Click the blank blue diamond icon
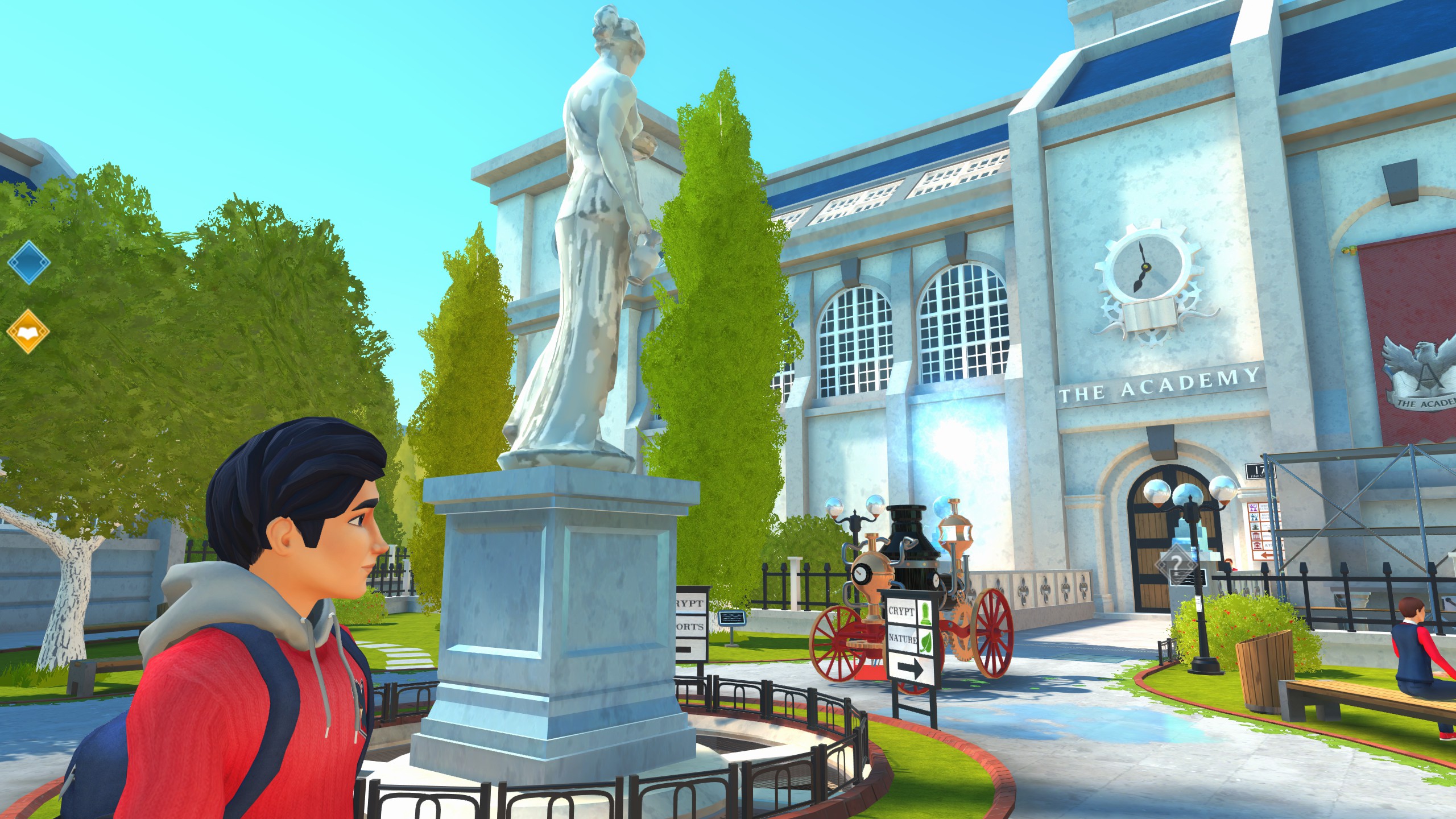This screenshot has height=819, width=1456. coord(28,262)
